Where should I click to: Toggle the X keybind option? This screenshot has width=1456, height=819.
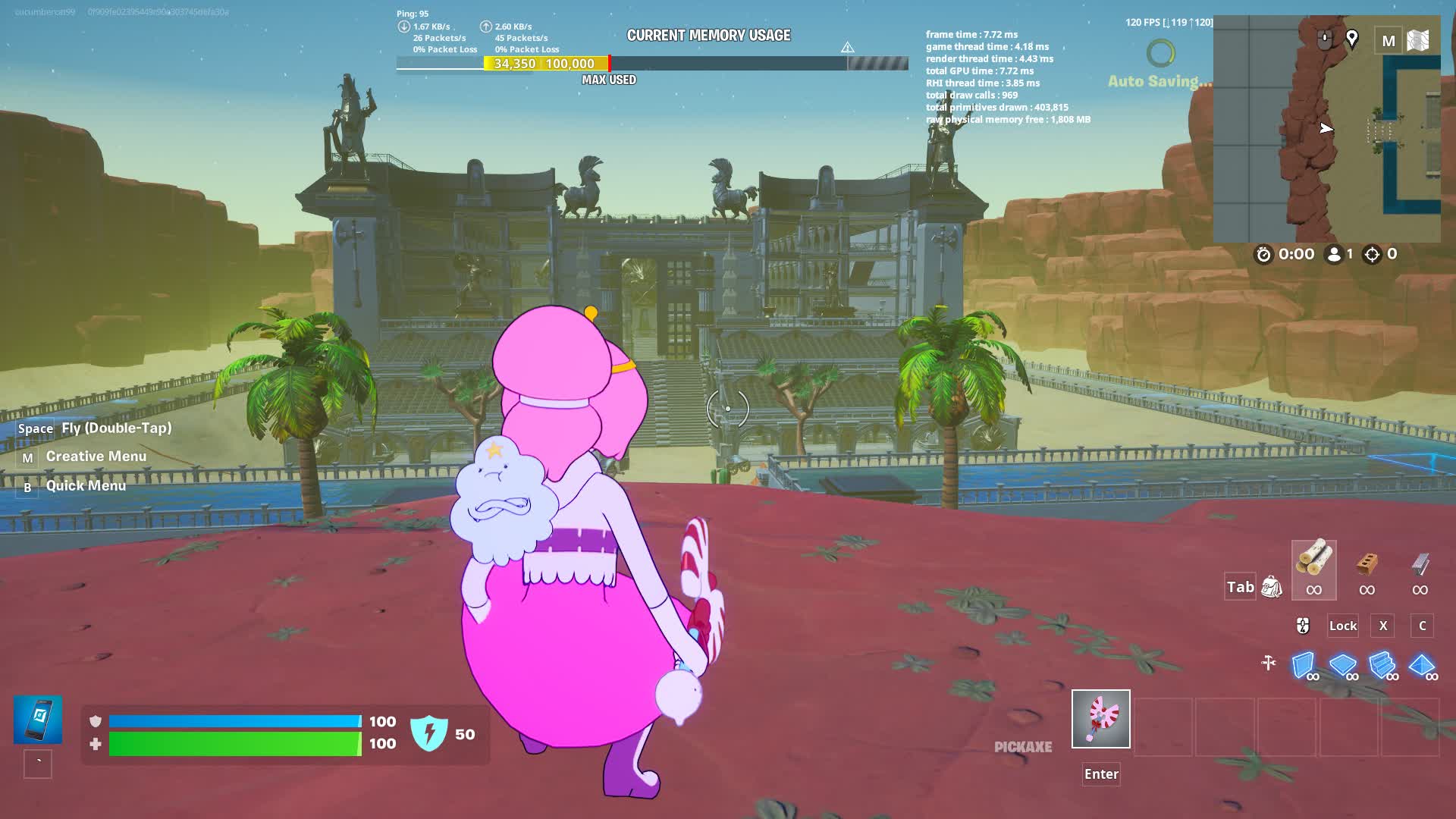point(1382,626)
